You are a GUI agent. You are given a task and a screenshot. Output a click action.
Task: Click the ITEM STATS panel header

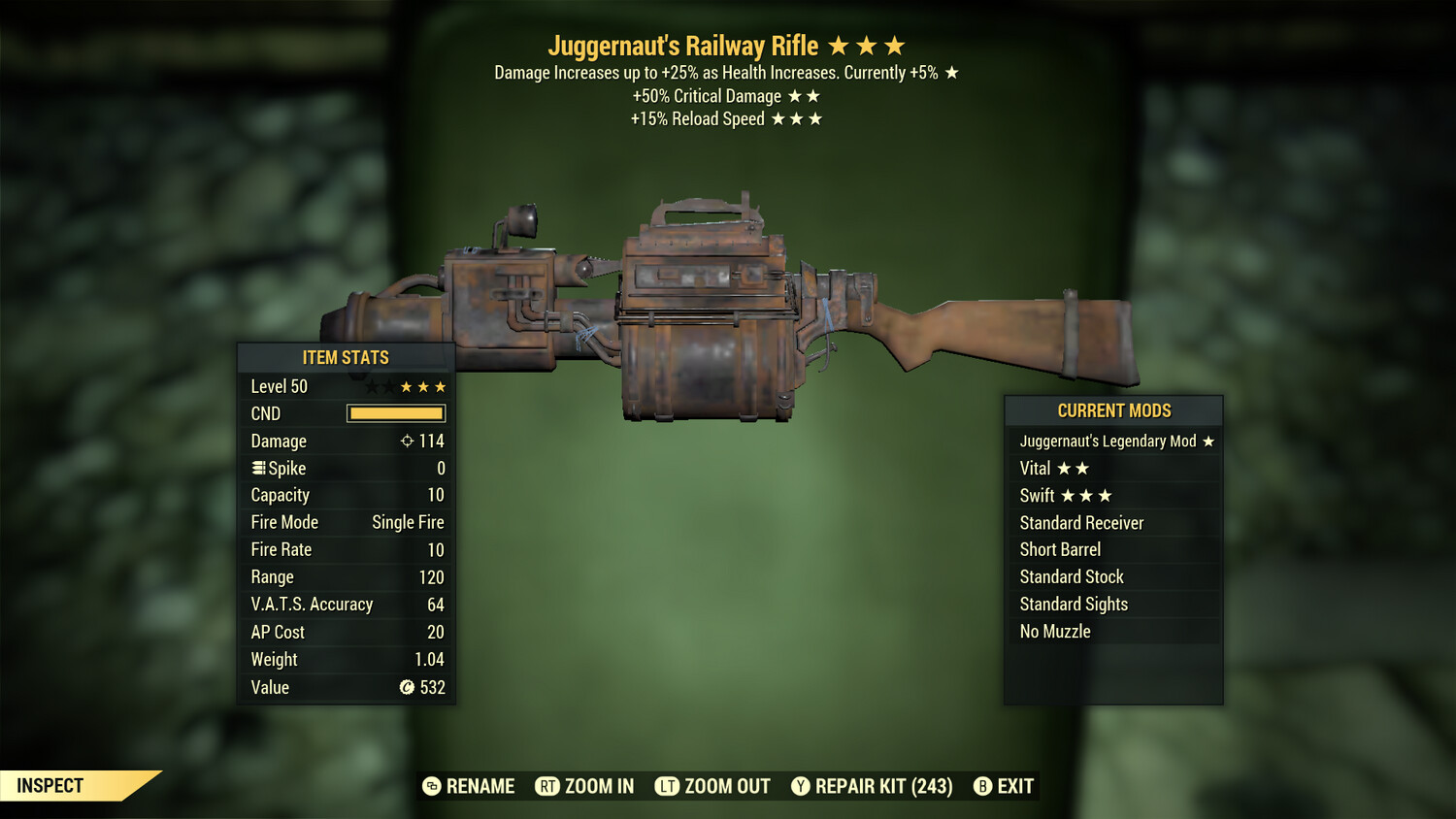(346, 357)
